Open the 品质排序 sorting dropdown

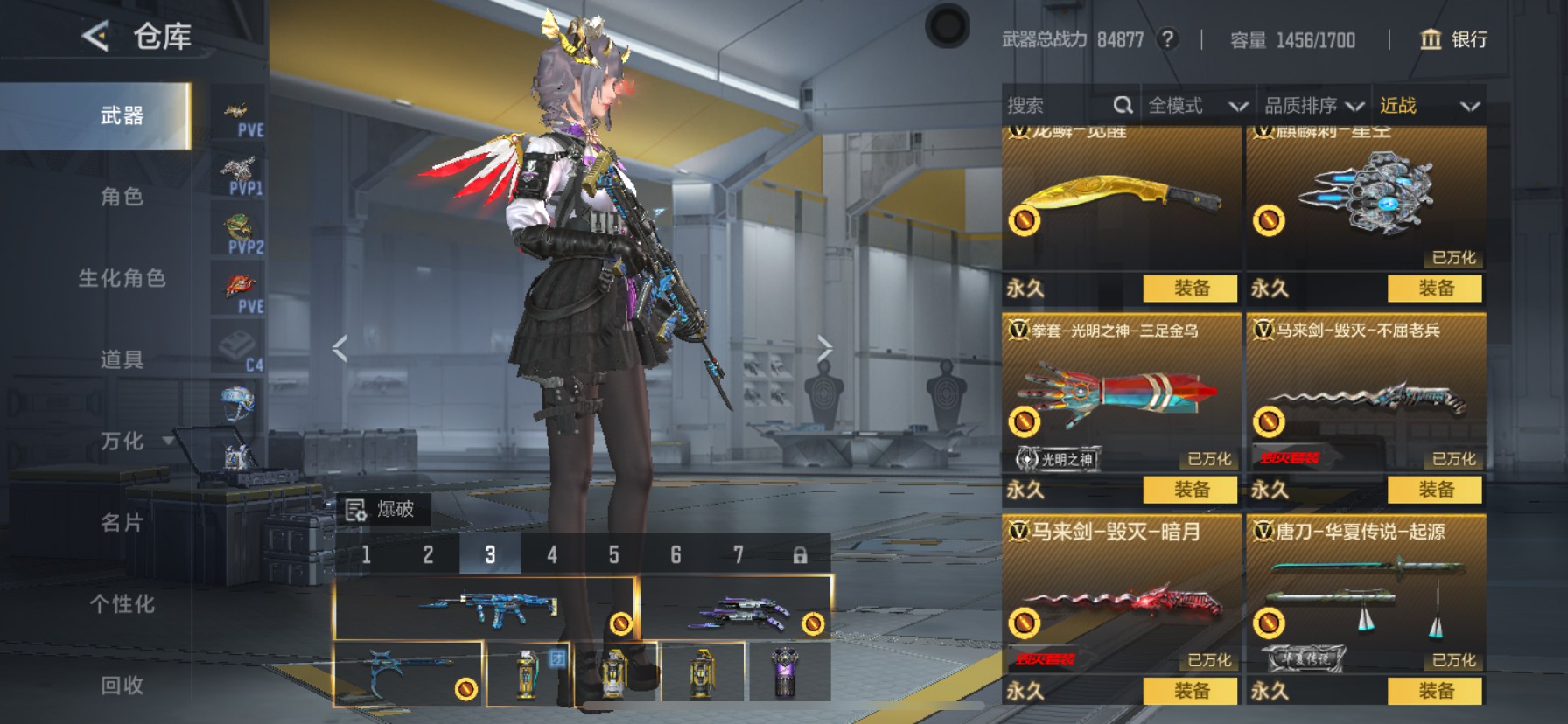[x=1313, y=106]
